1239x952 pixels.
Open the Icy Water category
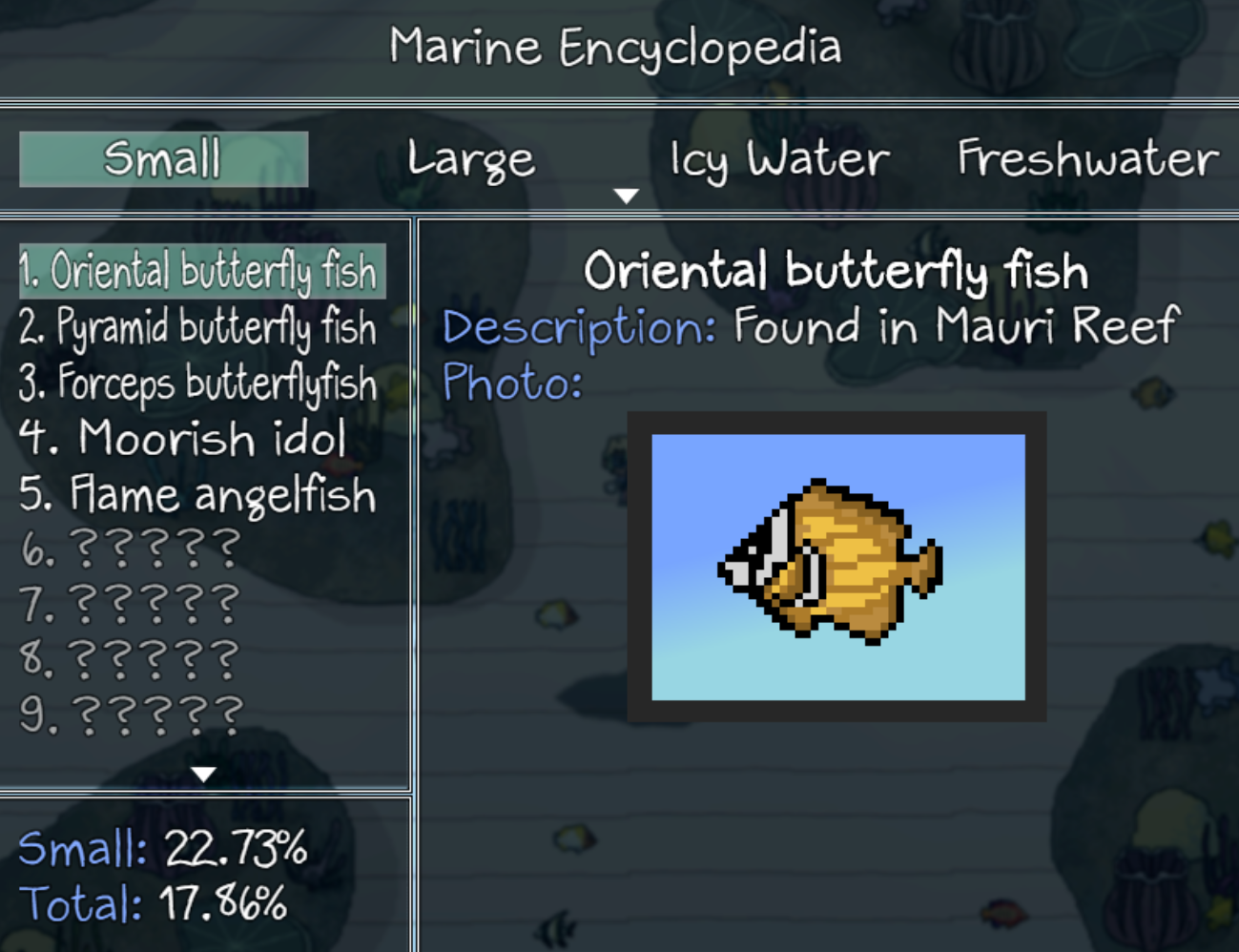click(778, 159)
